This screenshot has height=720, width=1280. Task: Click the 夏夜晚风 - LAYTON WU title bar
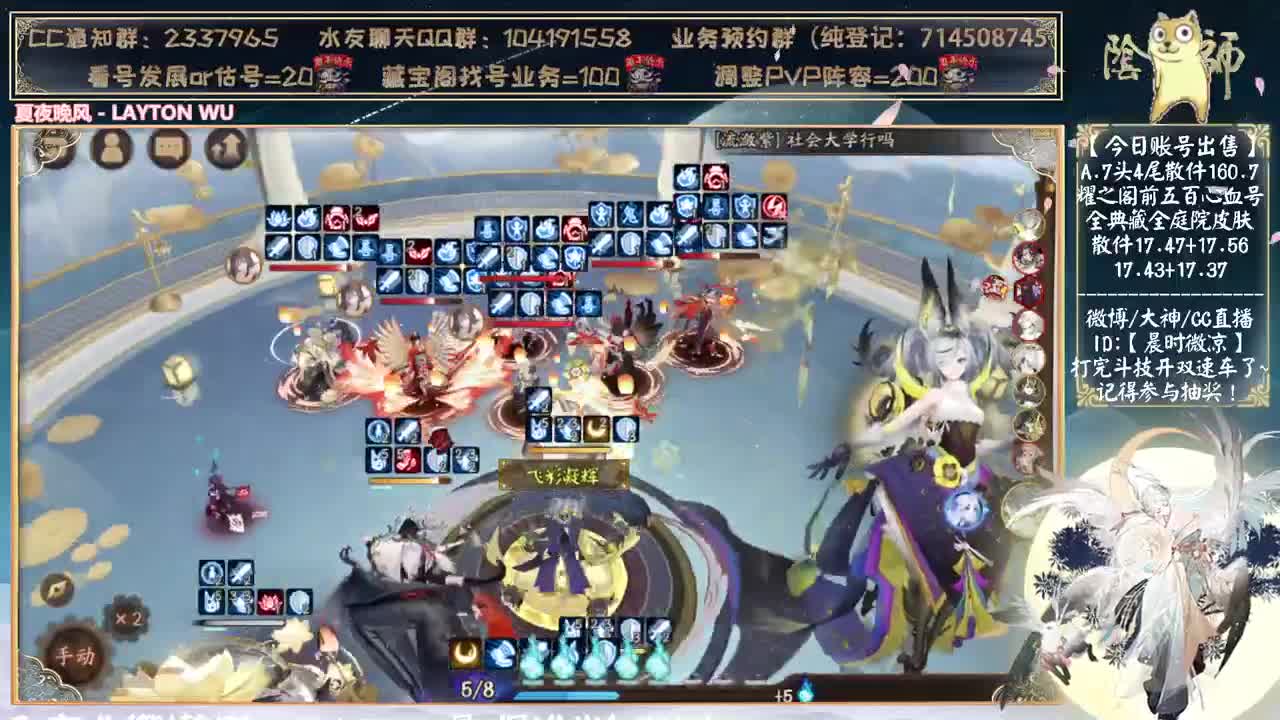[120, 113]
